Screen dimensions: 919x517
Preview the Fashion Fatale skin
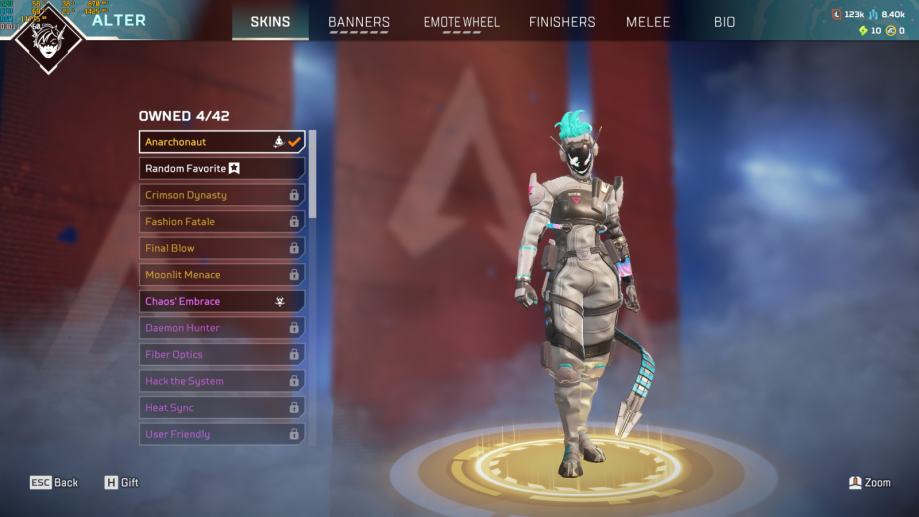(222, 222)
